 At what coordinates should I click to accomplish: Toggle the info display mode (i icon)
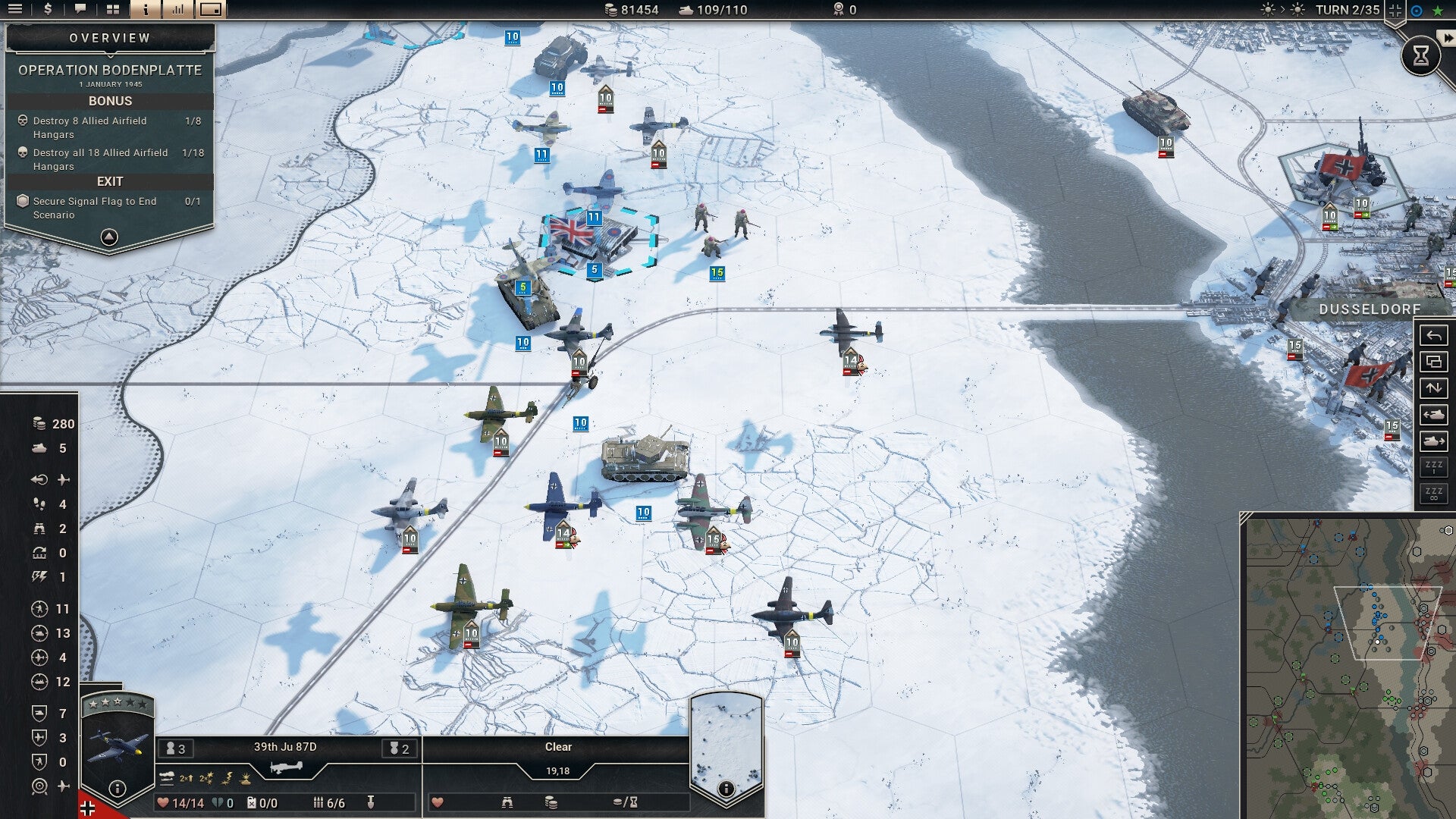[x=145, y=11]
